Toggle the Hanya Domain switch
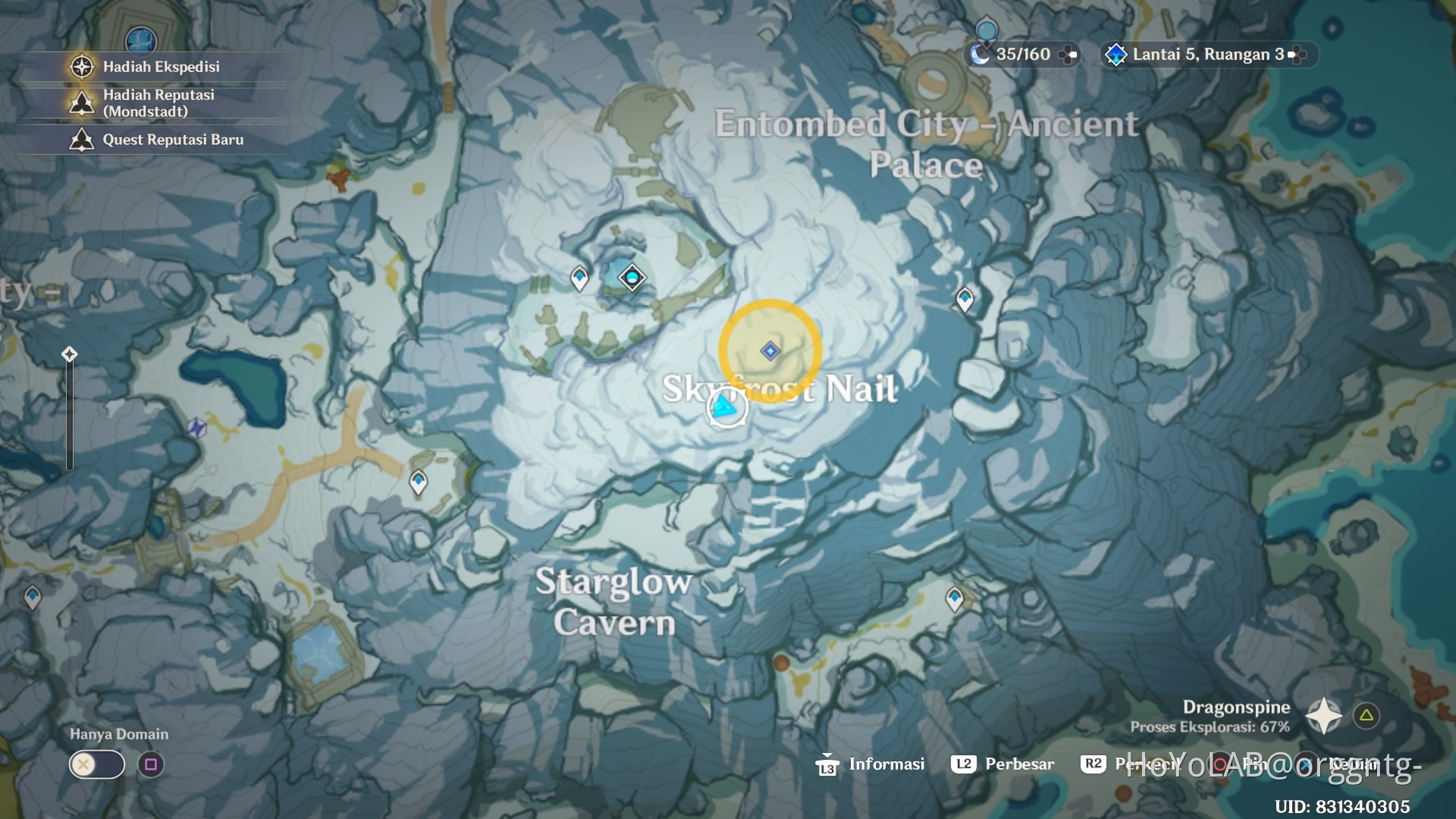The height and width of the screenshot is (819, 1456). click(96, 764)
